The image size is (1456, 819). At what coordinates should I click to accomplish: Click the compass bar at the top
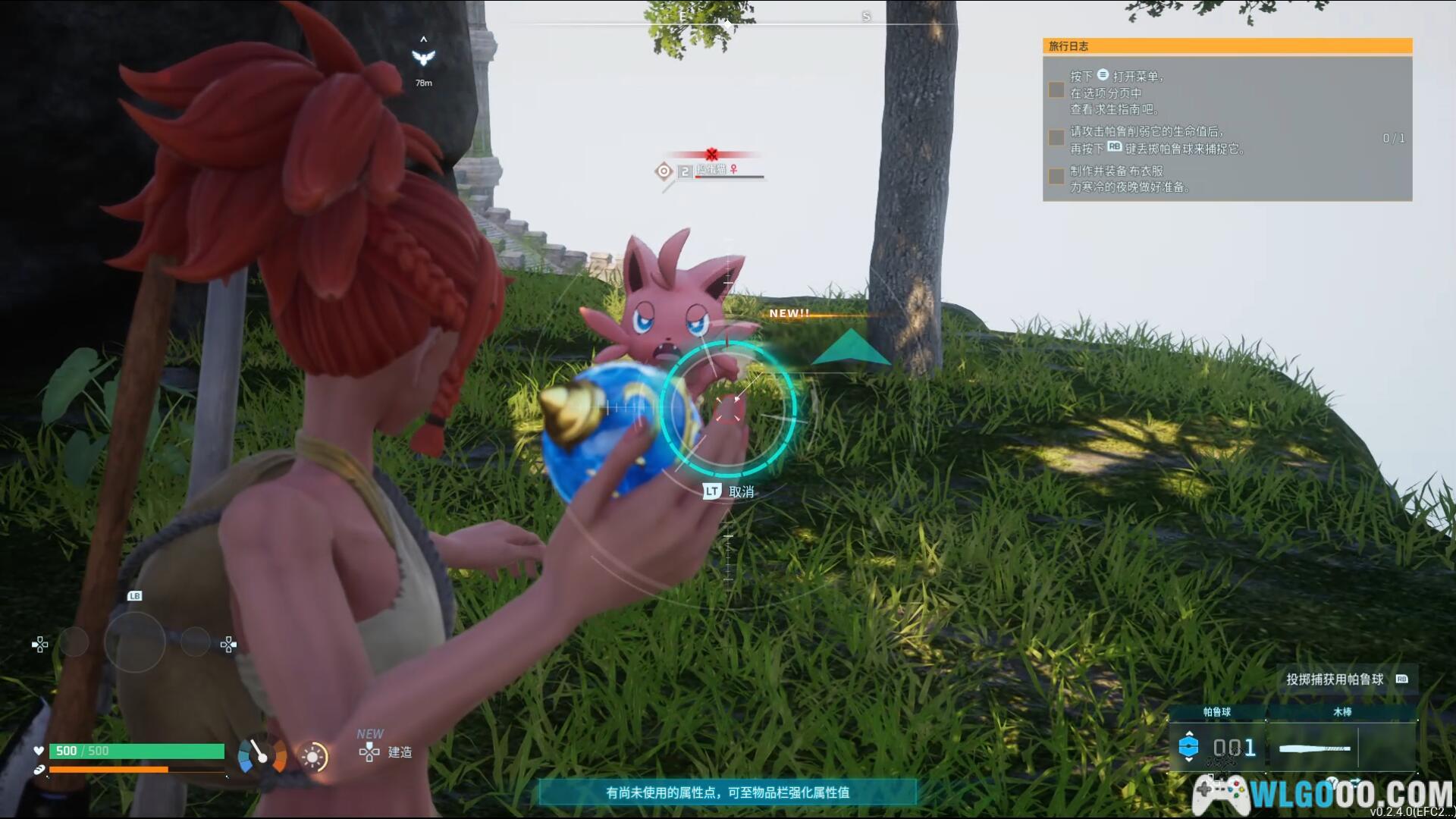pyautogui.click(x=726, y=23)
